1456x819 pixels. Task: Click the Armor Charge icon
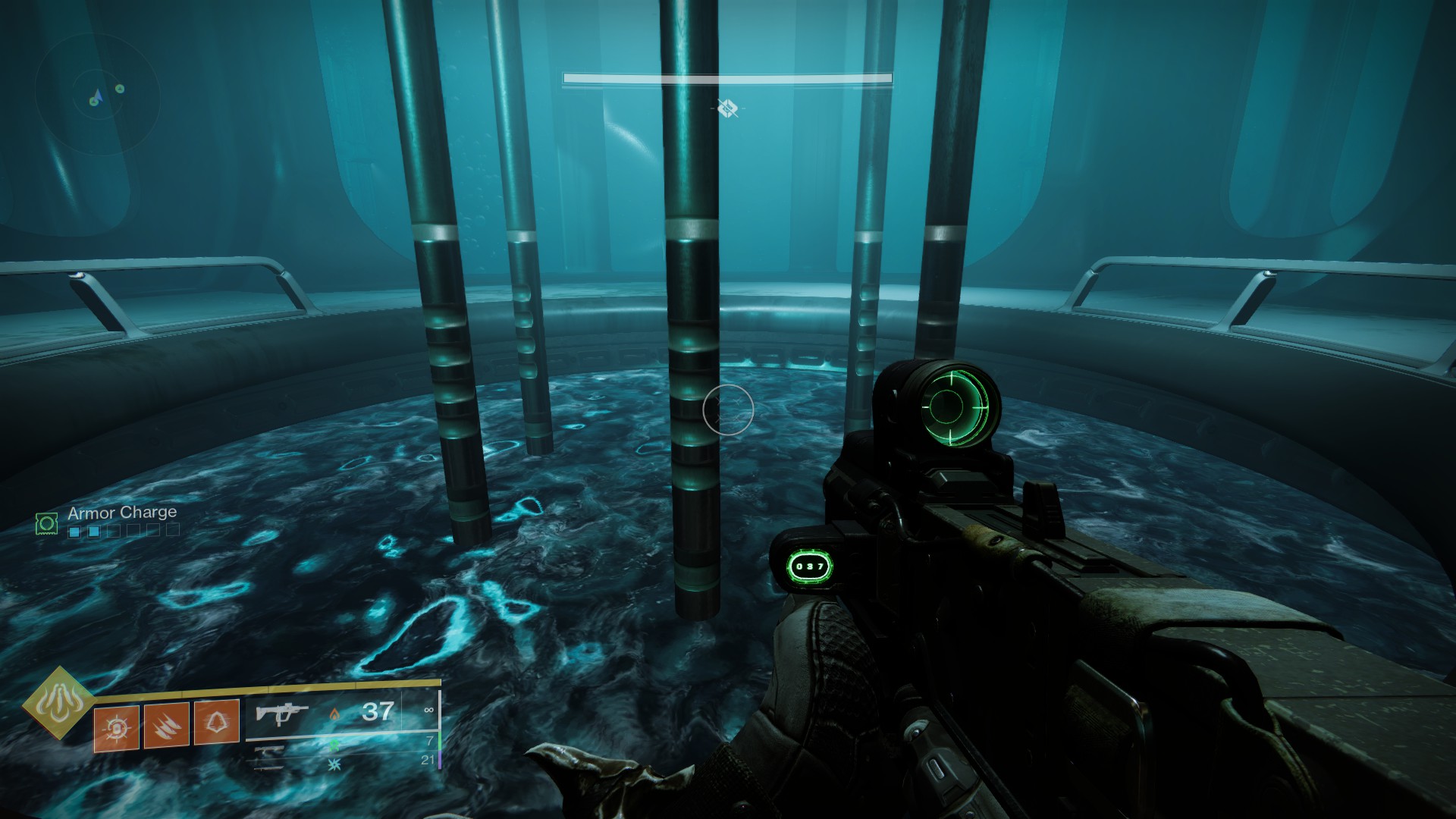(47, 522)
